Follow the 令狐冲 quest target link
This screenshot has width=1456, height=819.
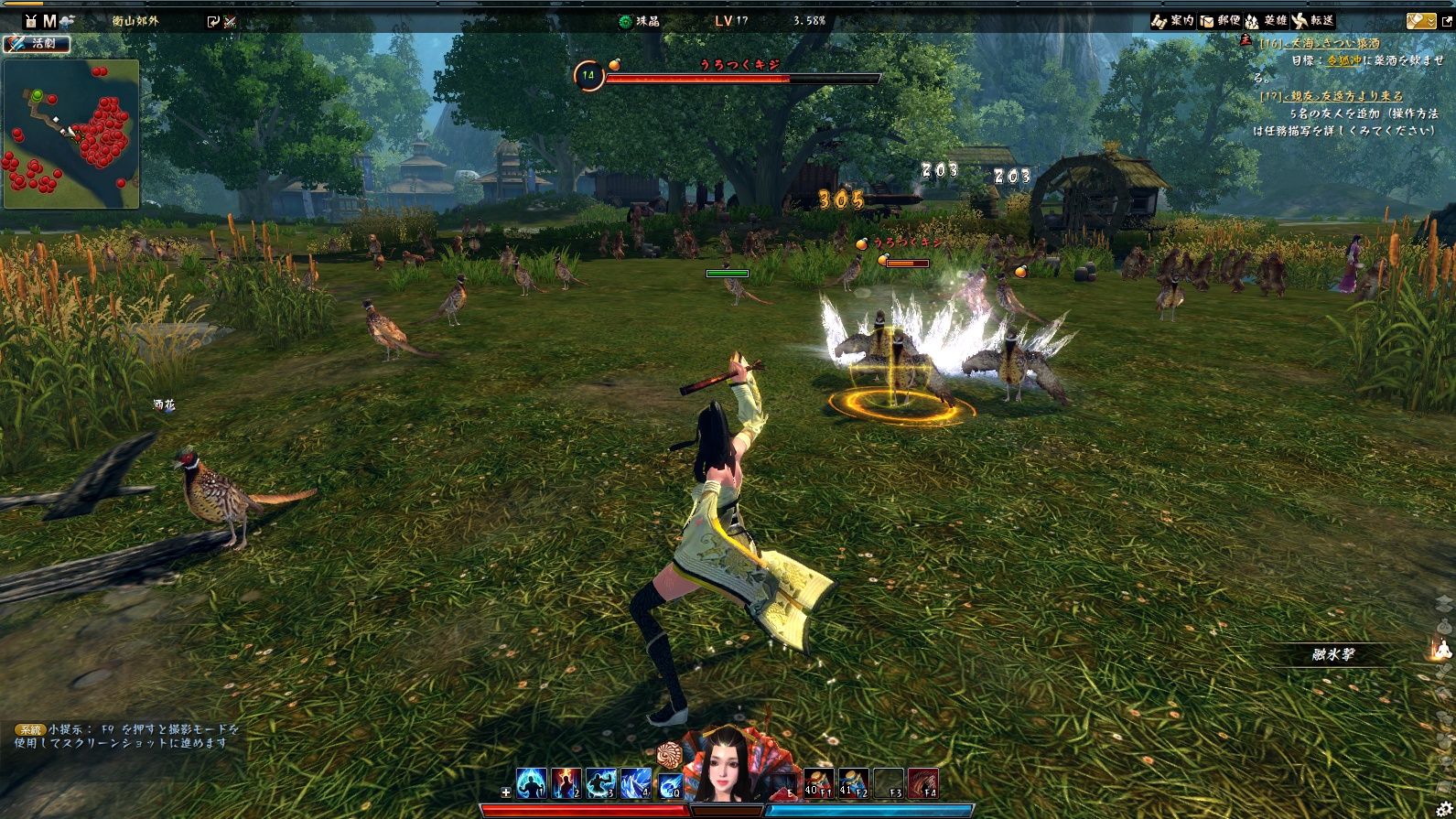pos(1343,60)
